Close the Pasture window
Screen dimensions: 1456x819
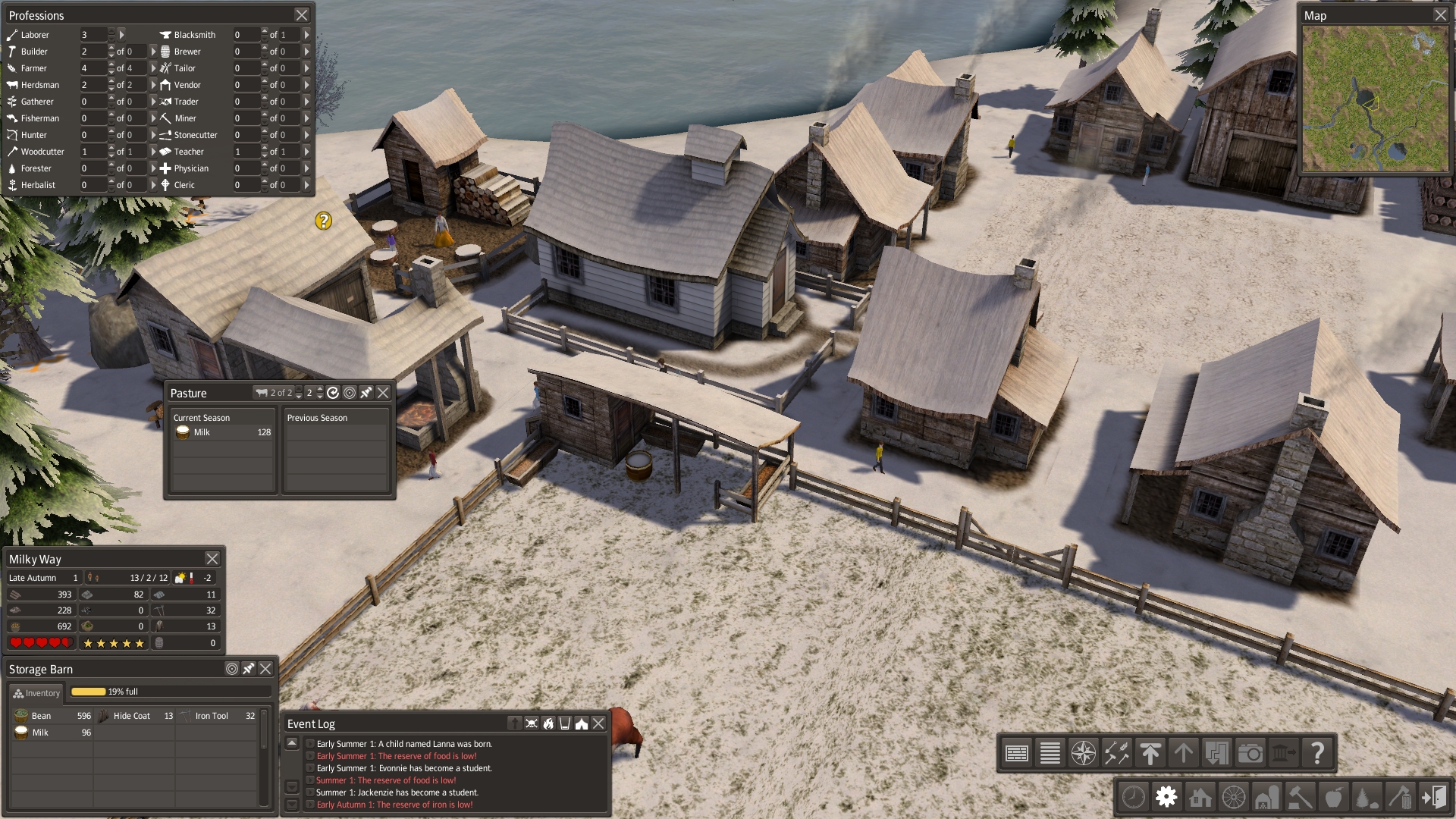(x=383, y=393)
